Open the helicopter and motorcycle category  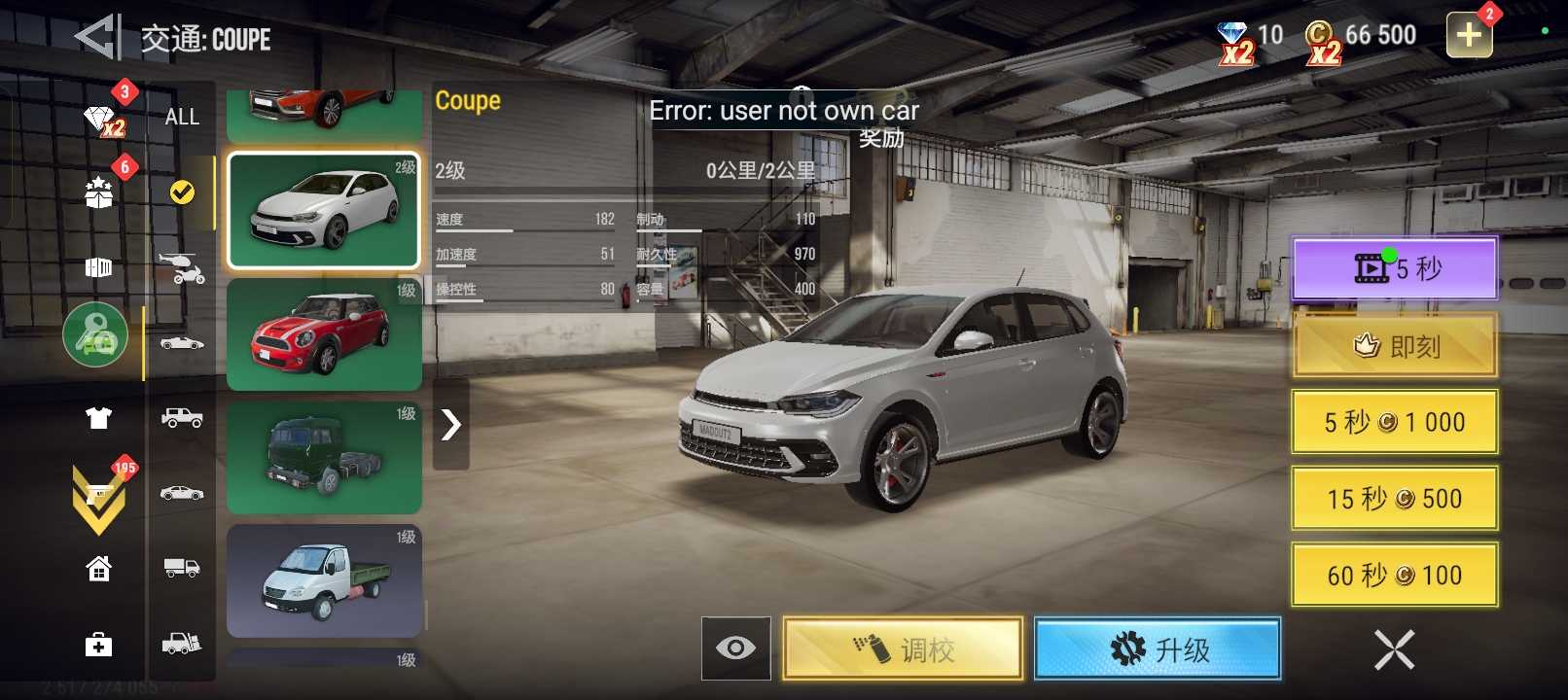point(182,267)
